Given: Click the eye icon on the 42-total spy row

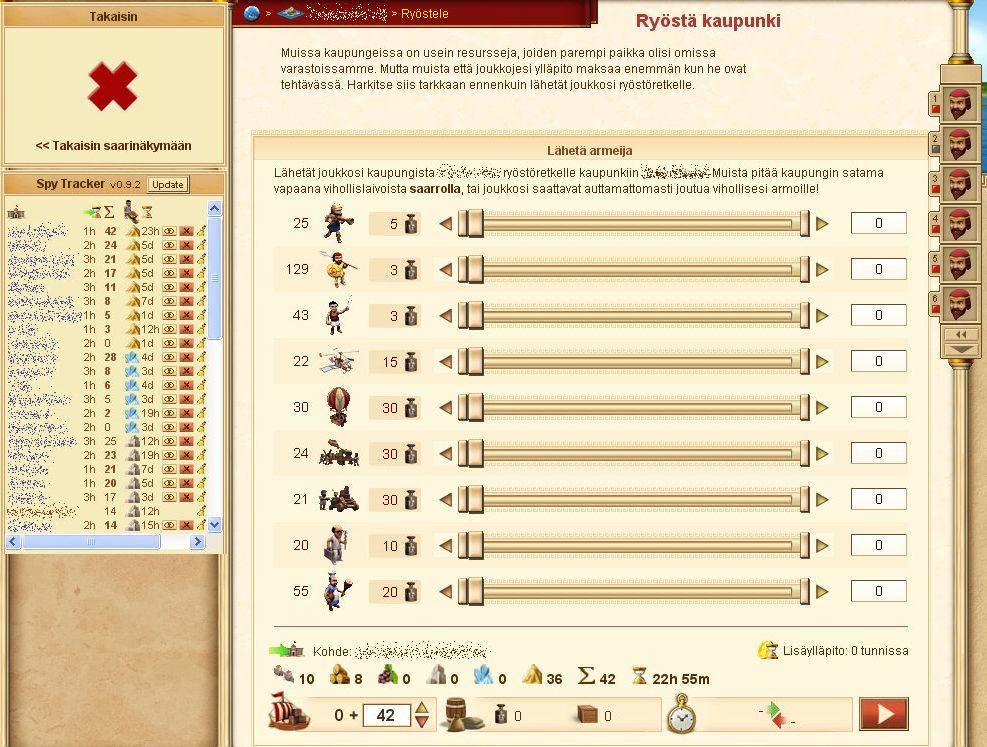Looking at the screenshot, I should [170, 232].
